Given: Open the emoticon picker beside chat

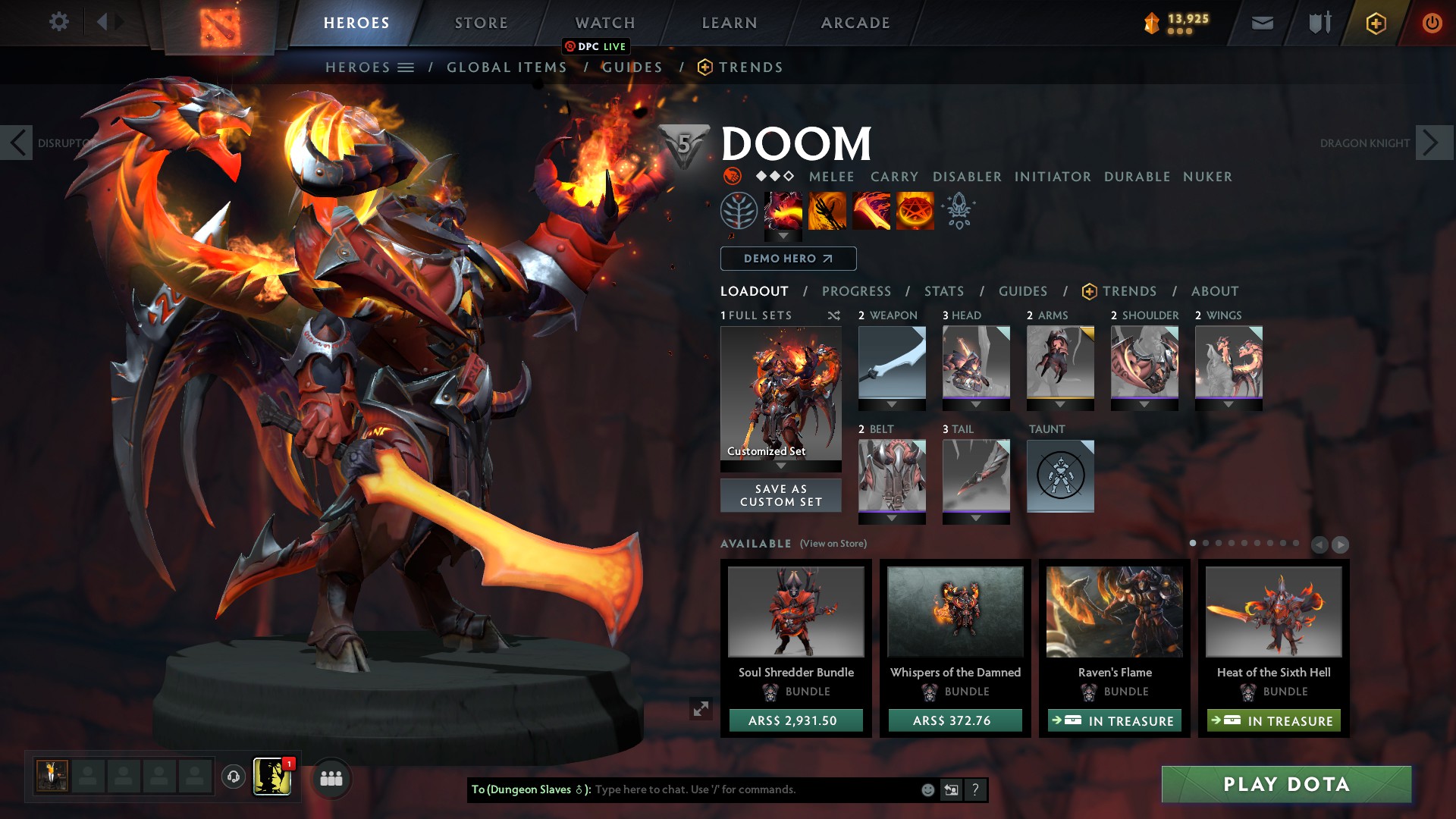Looking at the screenshot, I should point(927,789).
